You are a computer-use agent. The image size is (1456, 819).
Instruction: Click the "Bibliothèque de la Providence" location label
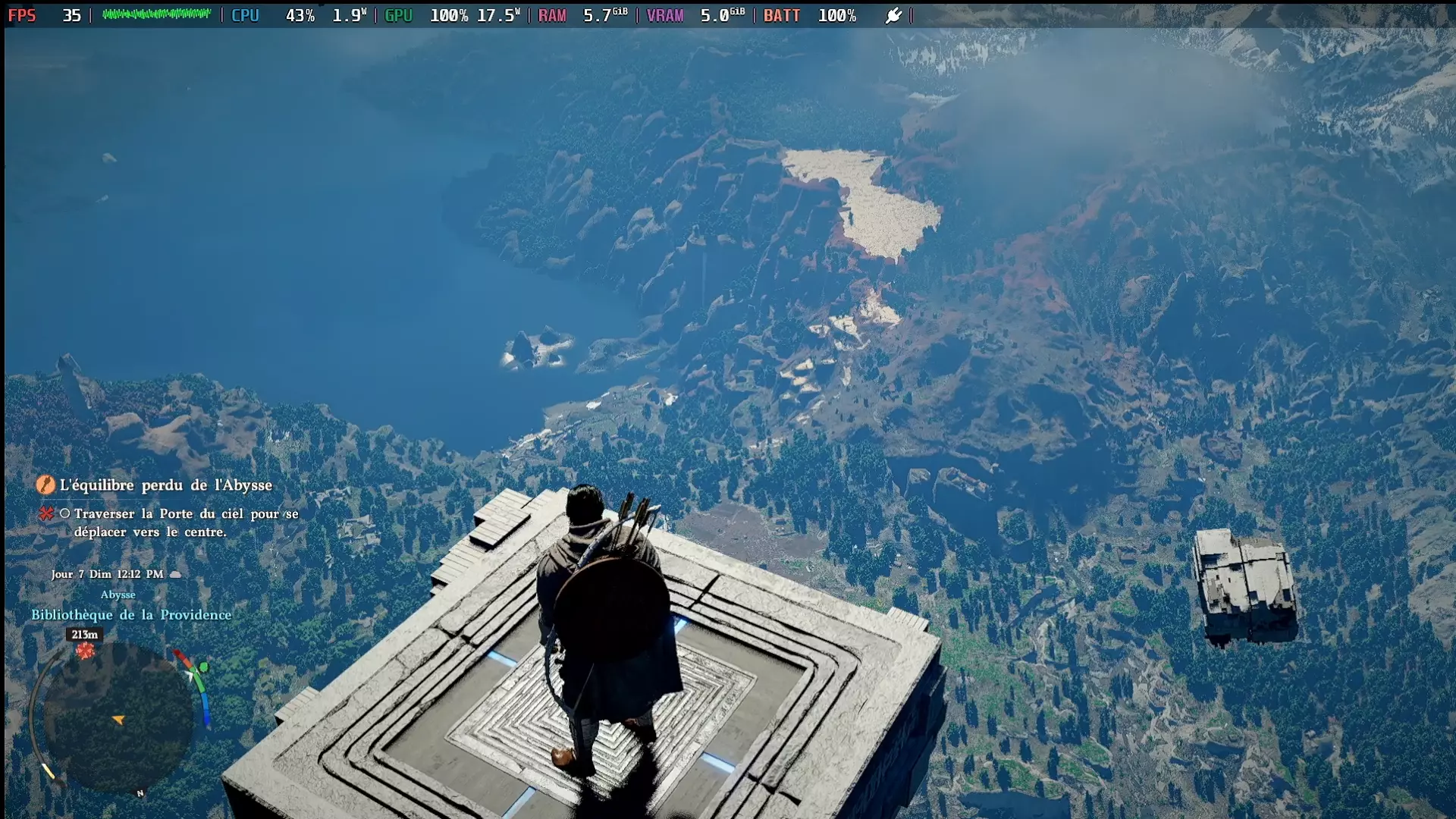tap(131, 615)
